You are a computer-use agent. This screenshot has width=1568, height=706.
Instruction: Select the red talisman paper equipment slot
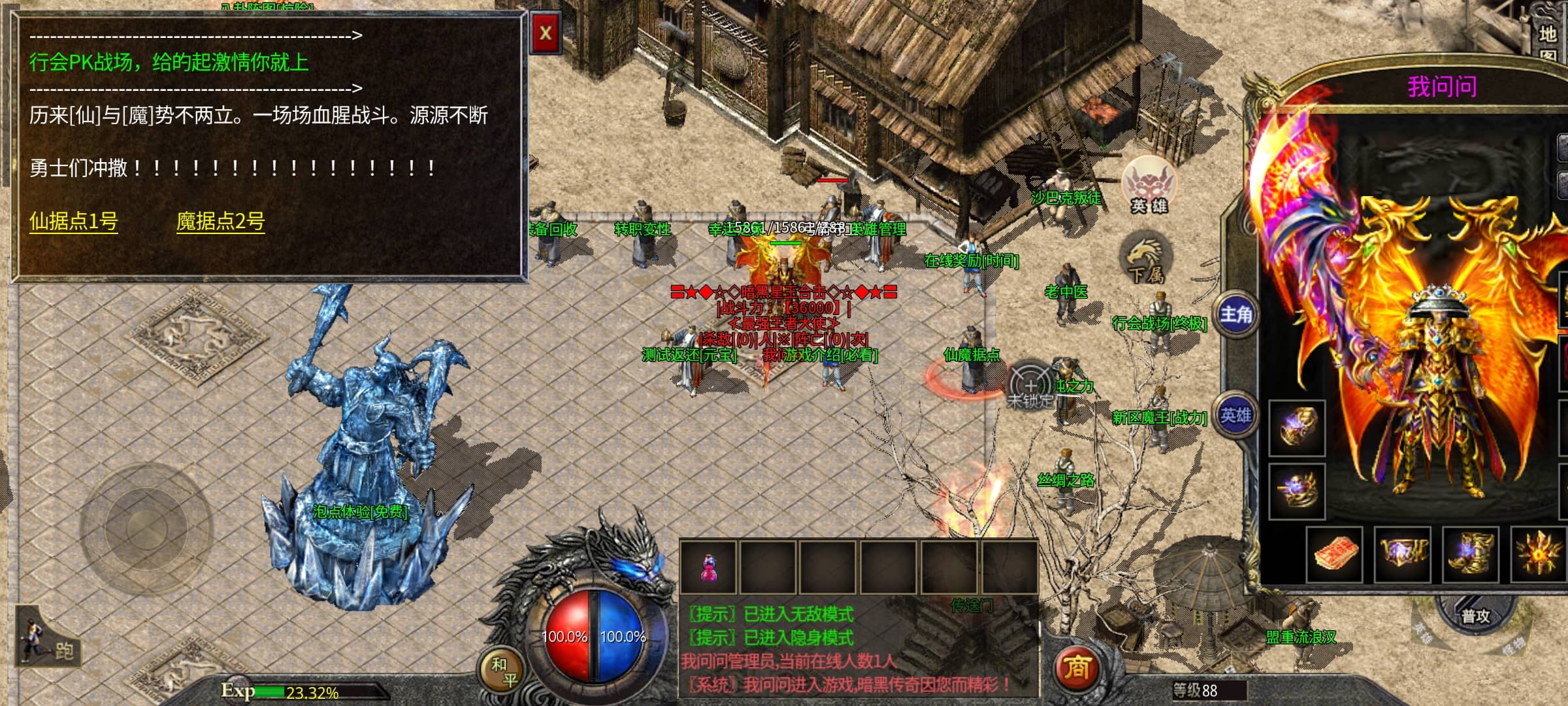click(1334, 554)
